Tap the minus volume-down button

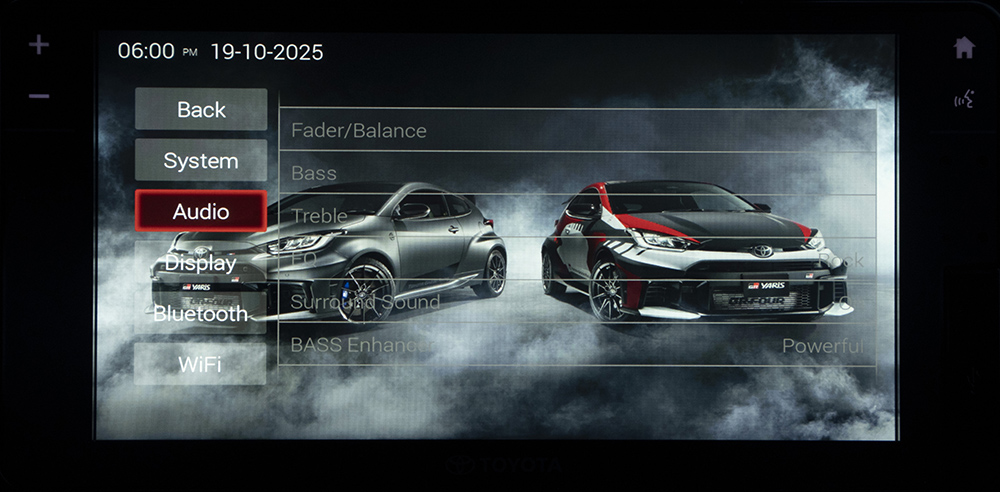click(x=39, y=96)
